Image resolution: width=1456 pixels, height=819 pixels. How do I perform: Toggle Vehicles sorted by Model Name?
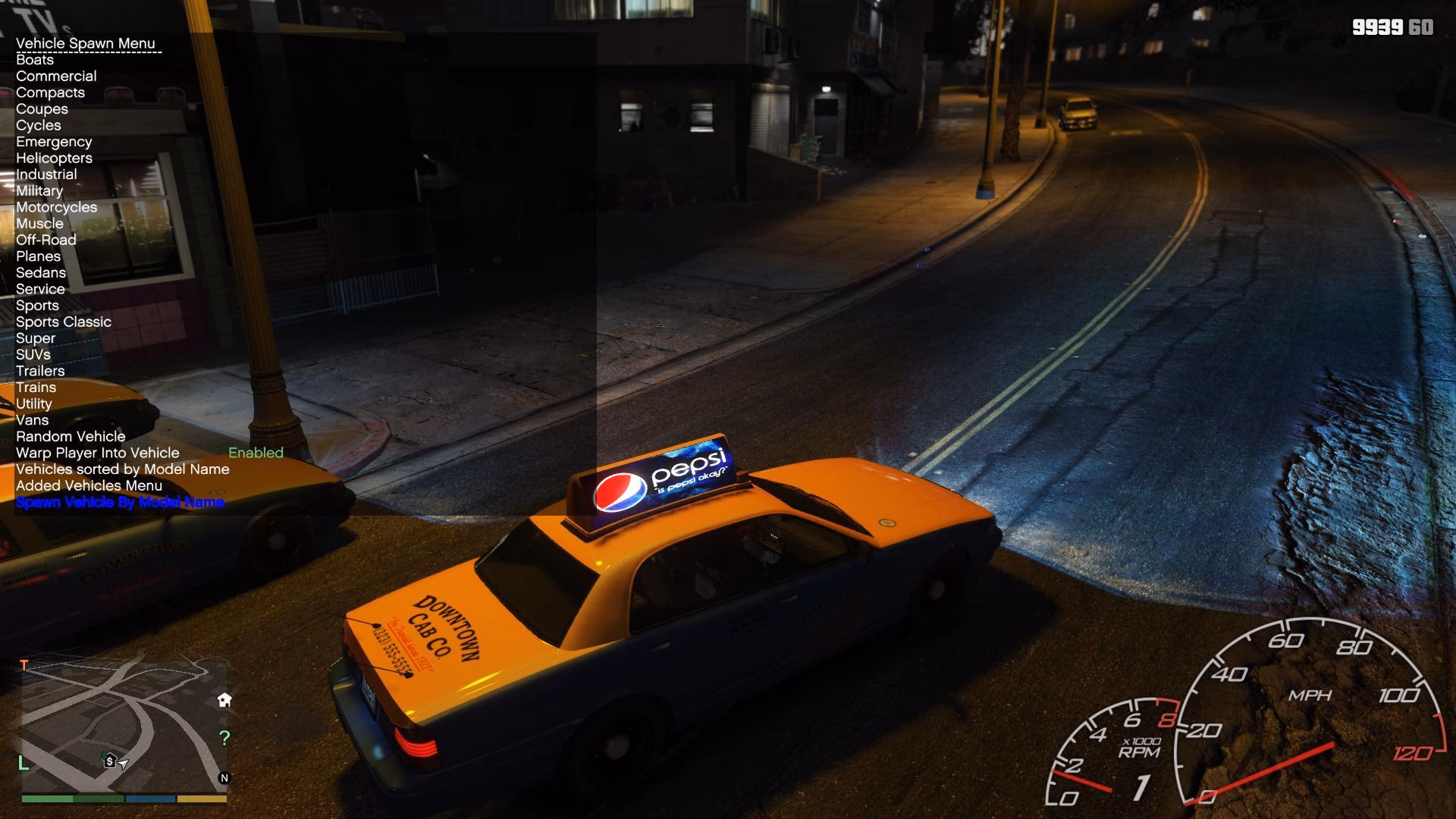point(122,469)
